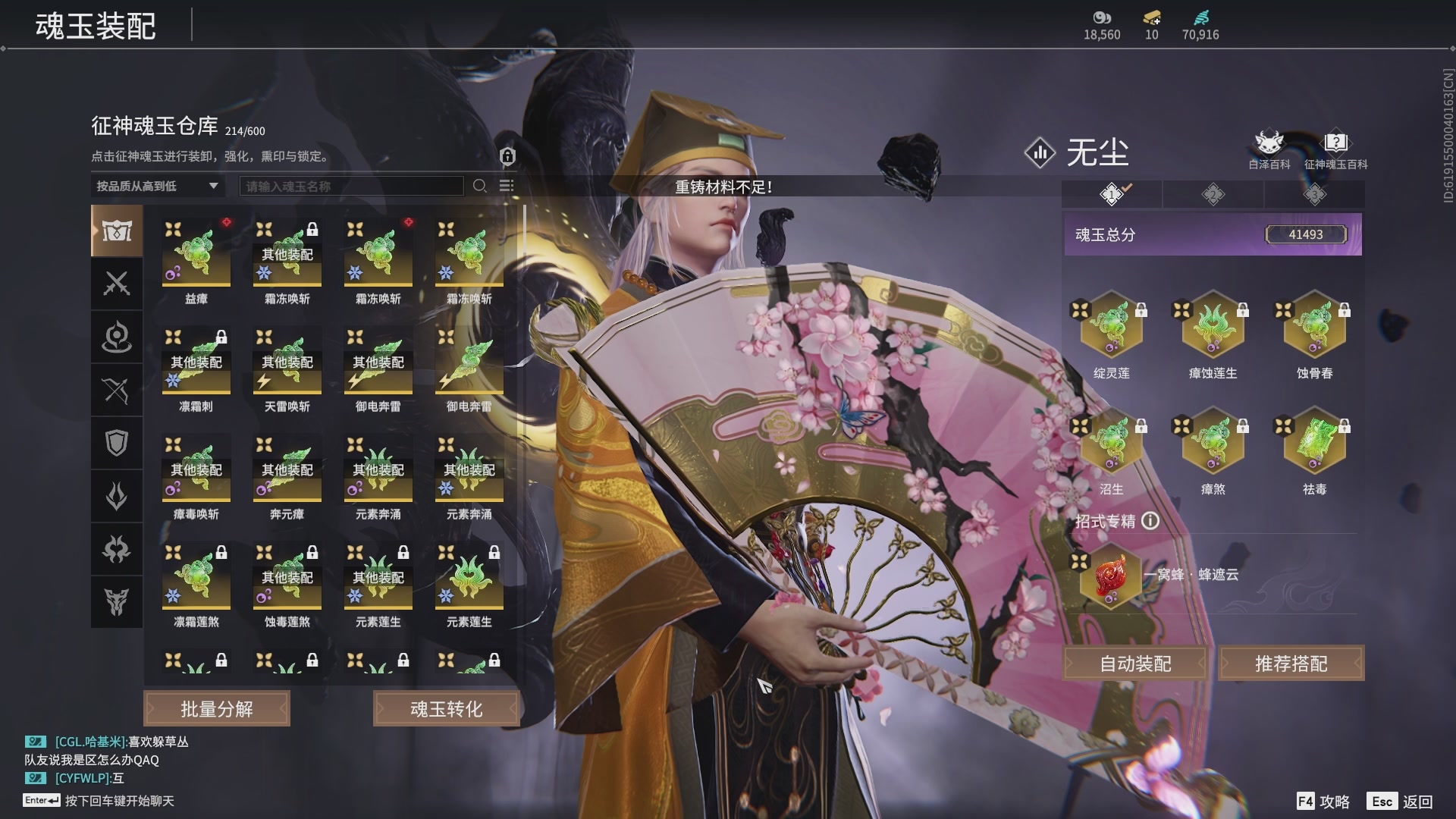Switch to jade slot tab 2
The image size is (1456, 819).
[1213, 194]
